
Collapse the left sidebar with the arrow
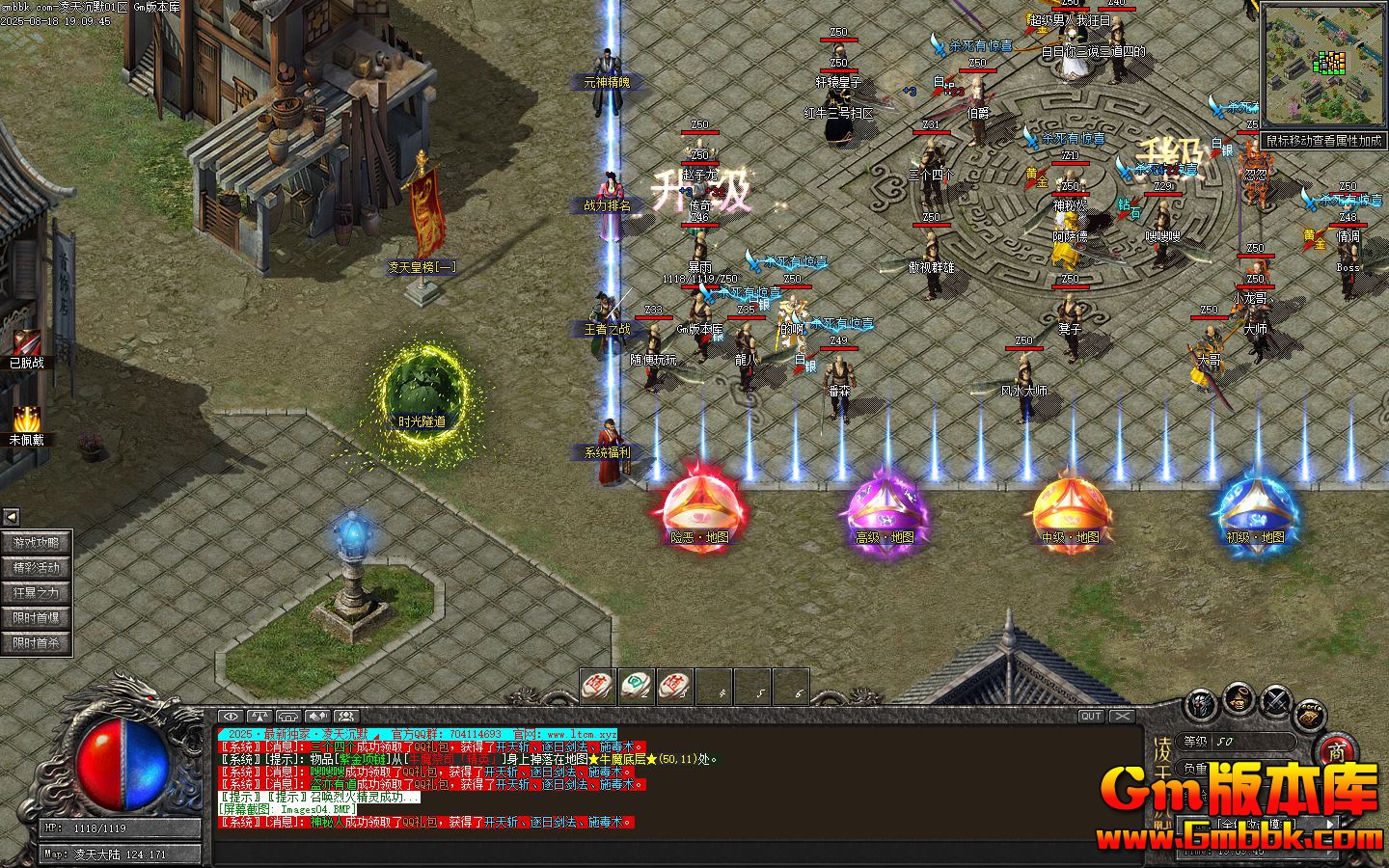coord(10,515)
